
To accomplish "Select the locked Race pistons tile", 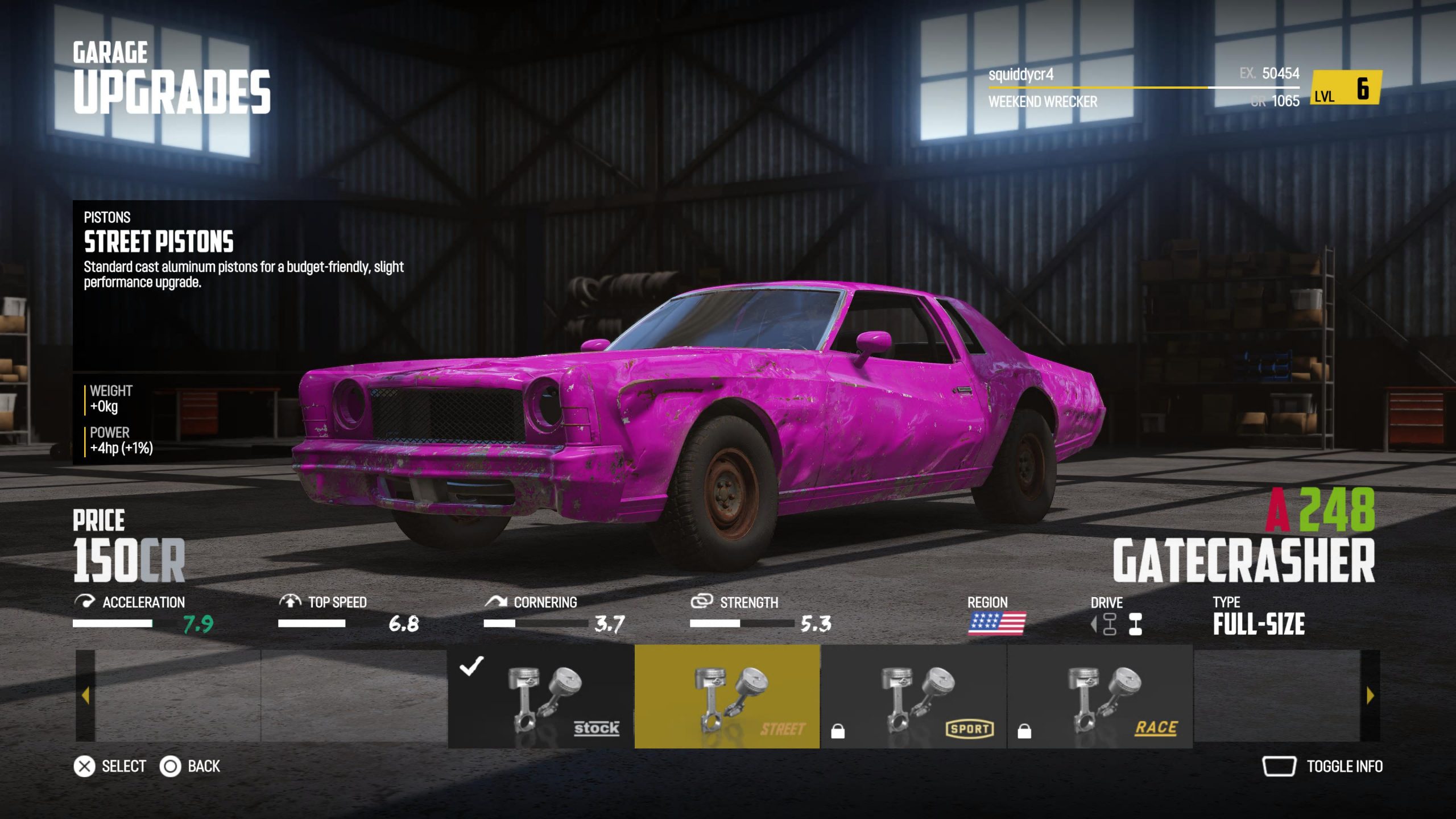I will [x=1100, y=696].
